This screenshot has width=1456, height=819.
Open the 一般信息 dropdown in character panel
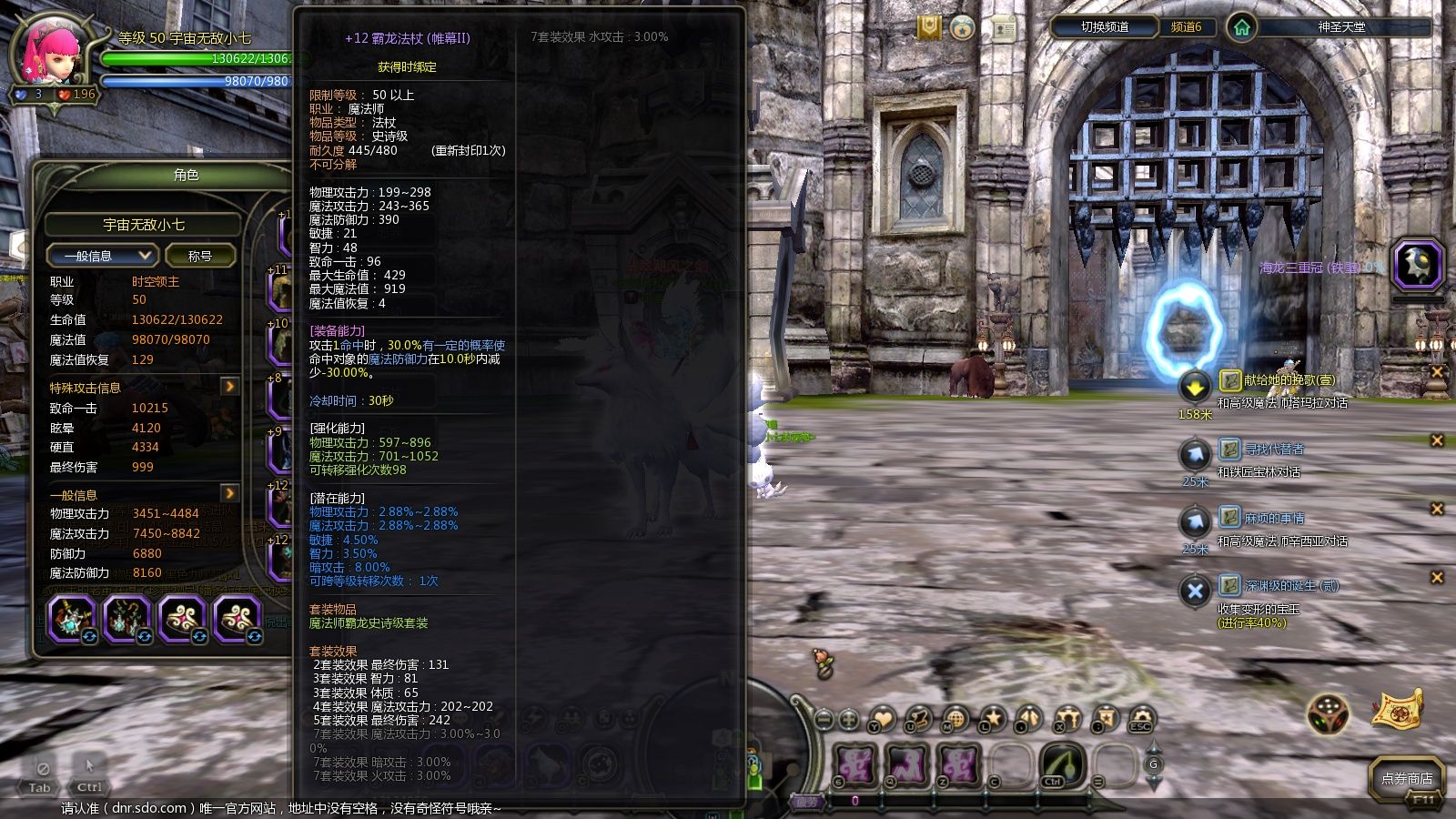click(x=101, y=256)
